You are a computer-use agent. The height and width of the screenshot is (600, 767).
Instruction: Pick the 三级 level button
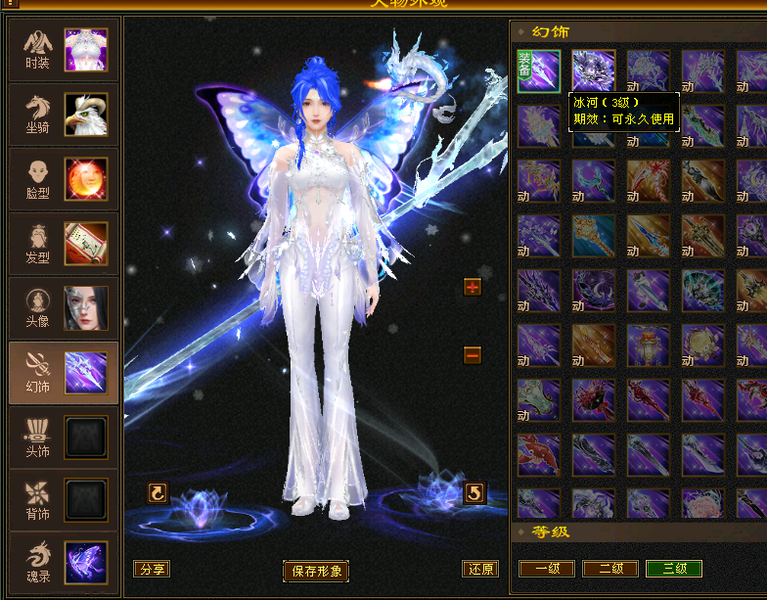click(x=674, y=569)
